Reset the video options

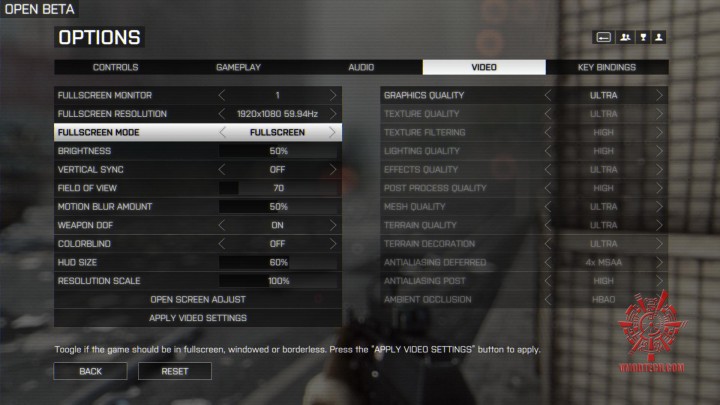coord(175,371)
